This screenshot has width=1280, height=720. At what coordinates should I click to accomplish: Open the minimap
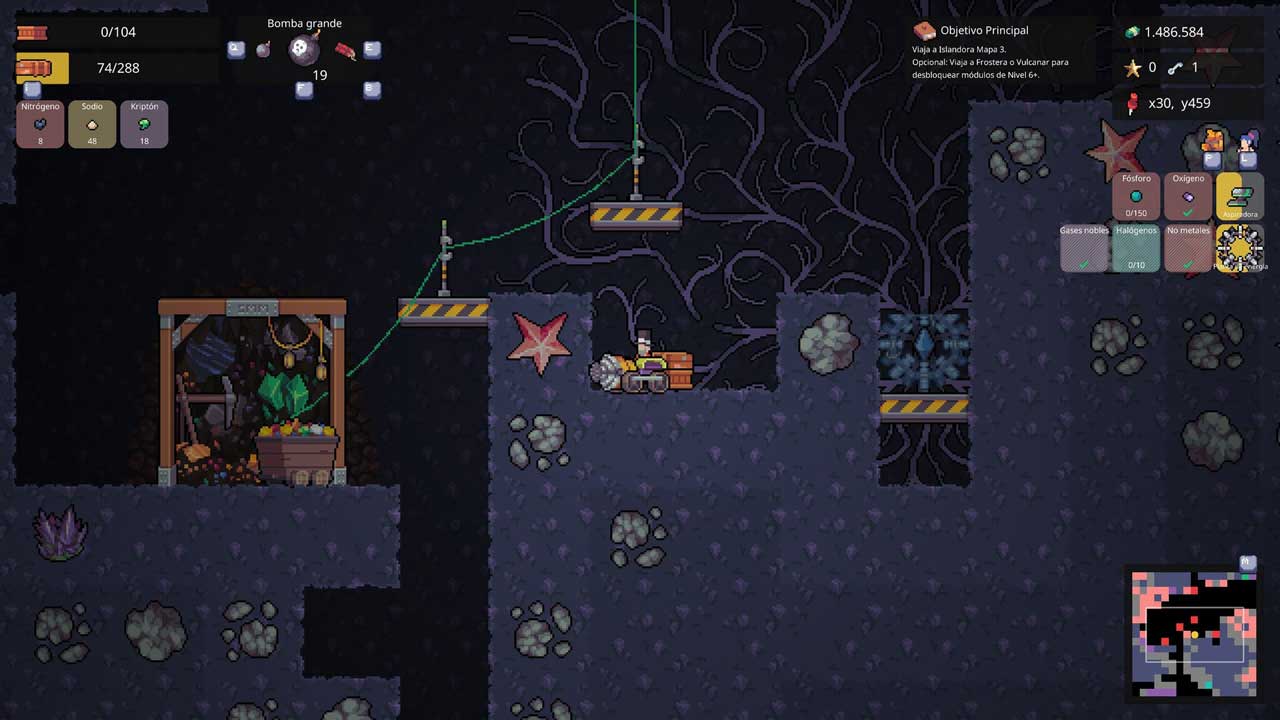point(1193,633)
